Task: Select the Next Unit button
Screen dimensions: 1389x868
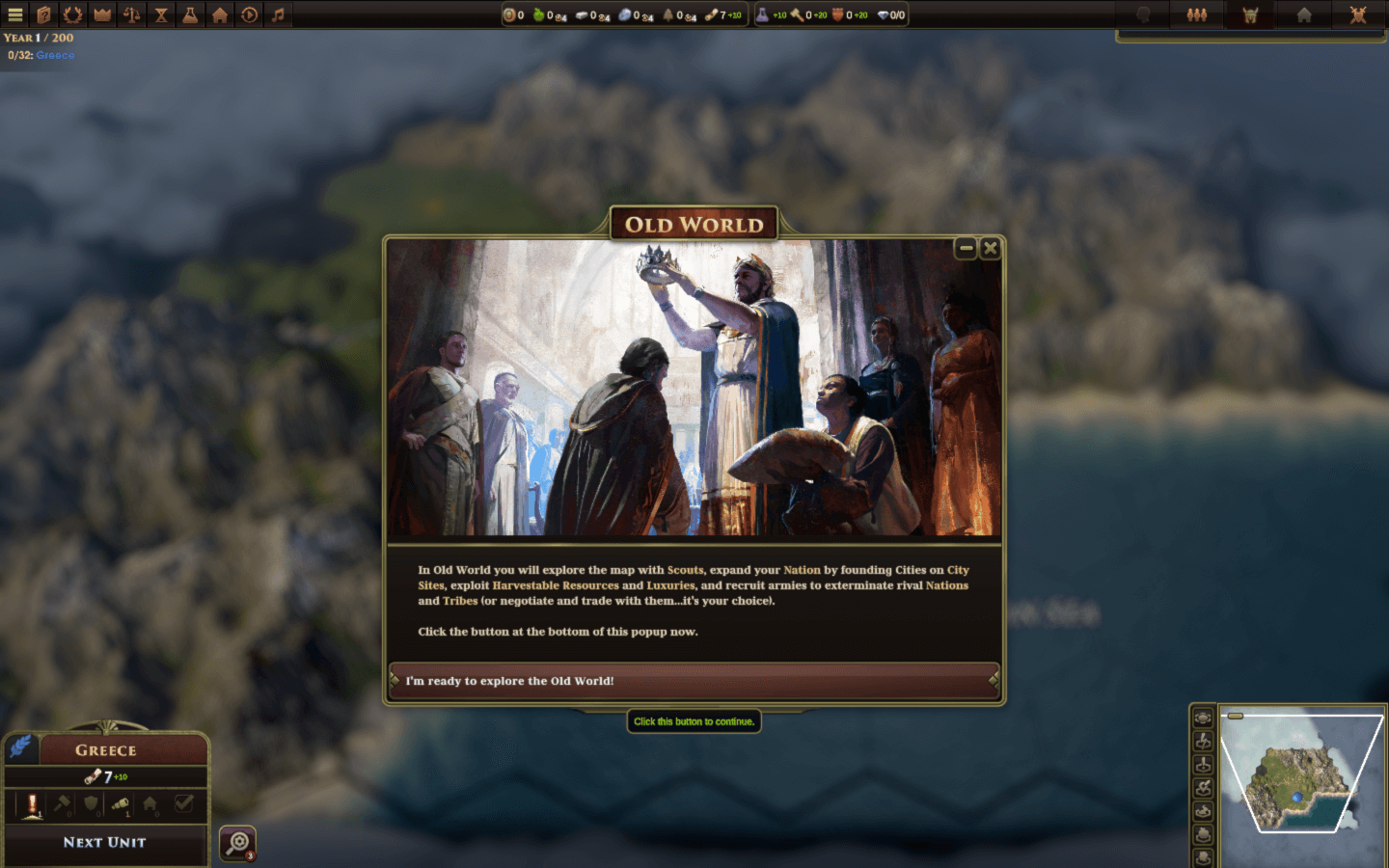Action: [x=105, y=842]
